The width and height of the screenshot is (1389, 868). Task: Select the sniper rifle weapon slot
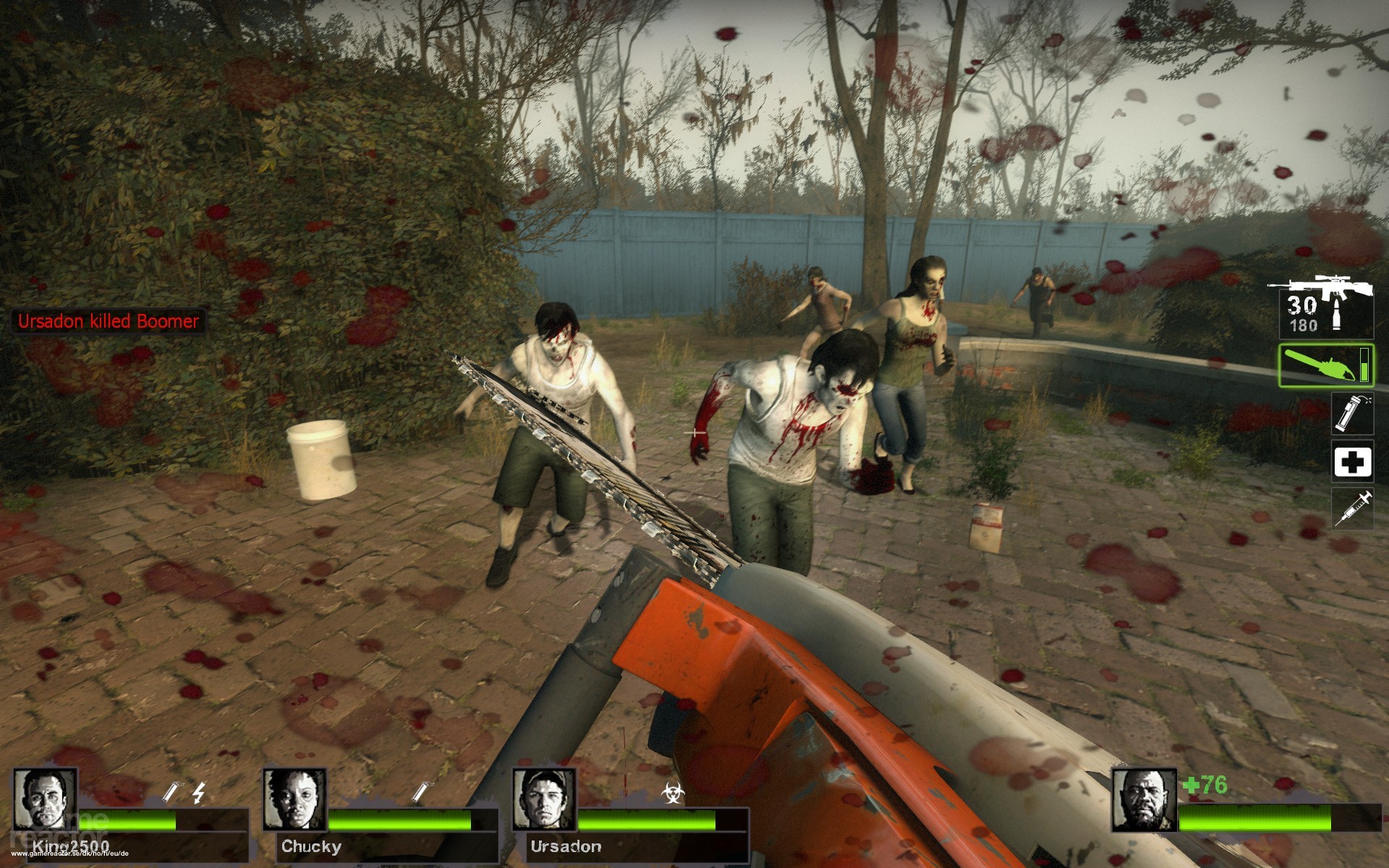(x=1321, y=306)
